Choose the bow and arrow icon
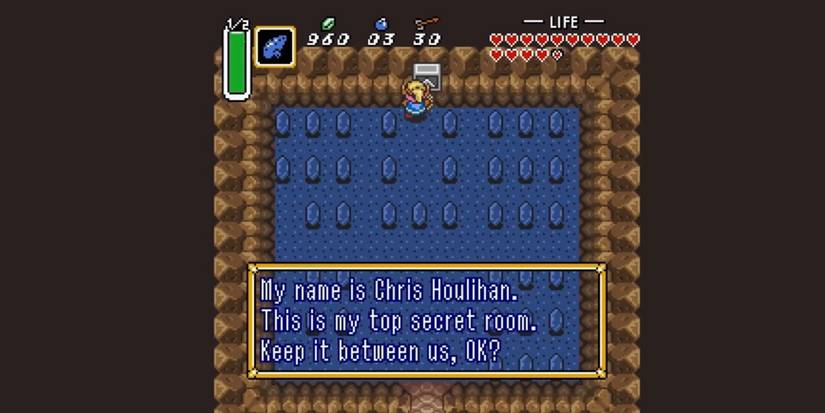Screen dimensions: 825x413 (x=427, y=23)
